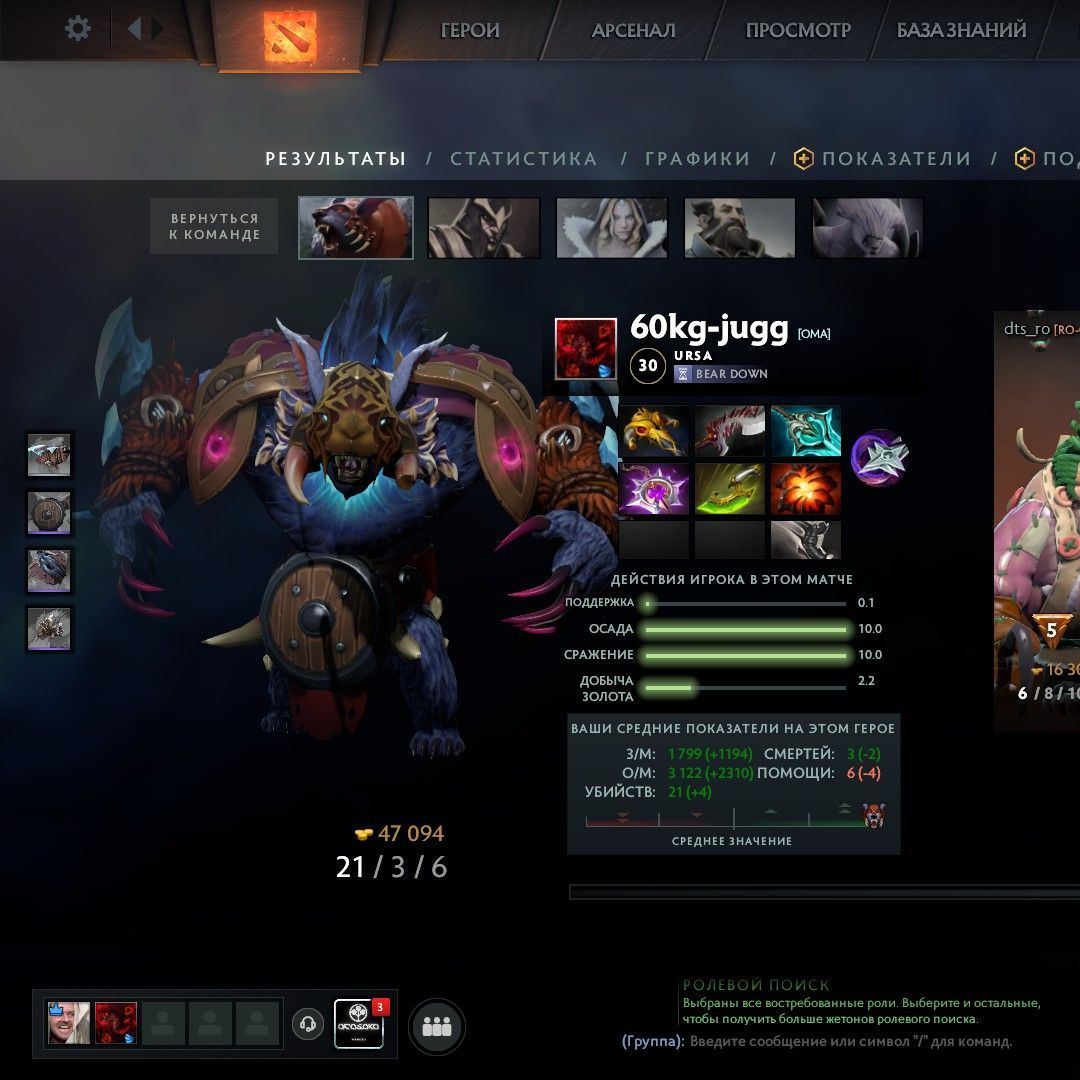This screenshot has height=1080, width=1080.
Task: Click the chat message input field
Action: 850,1041
